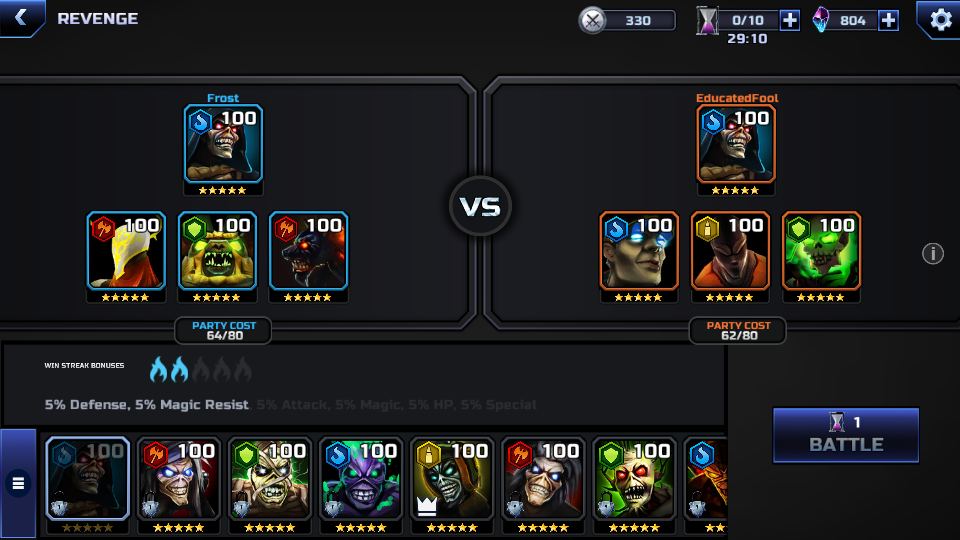Go back using the arrow button

tap(21, 18)
